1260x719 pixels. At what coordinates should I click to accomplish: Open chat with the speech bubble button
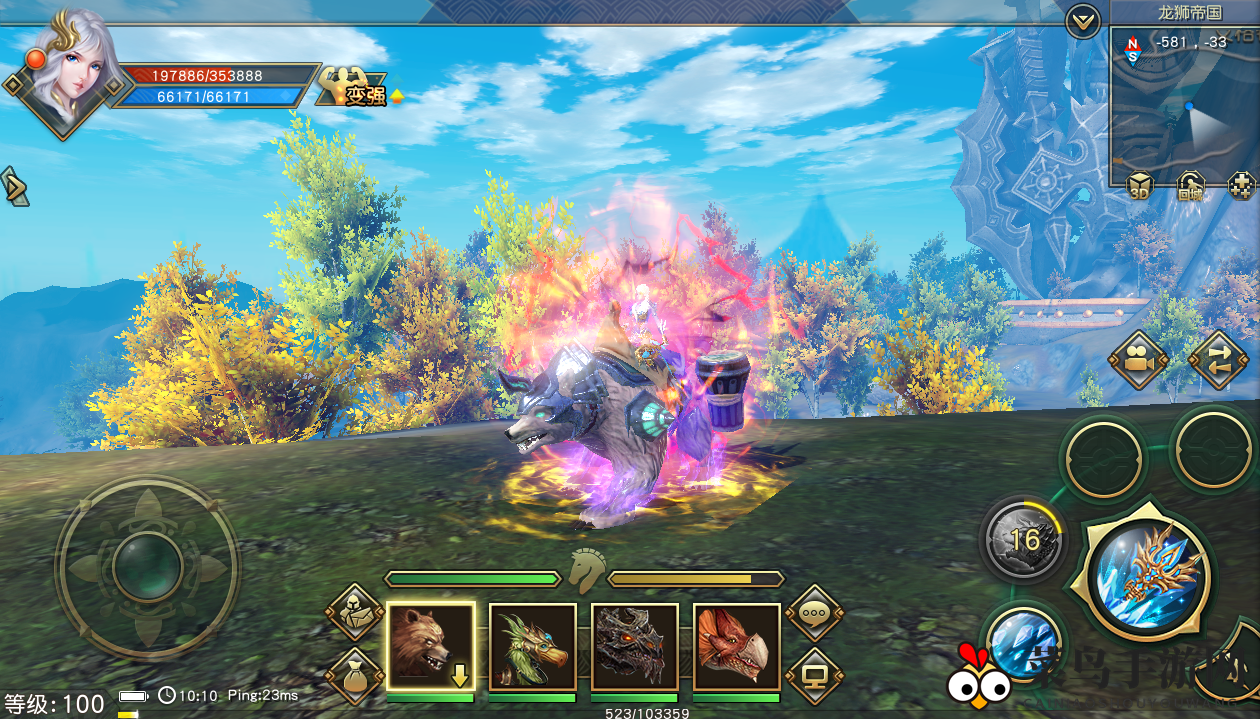815,611
